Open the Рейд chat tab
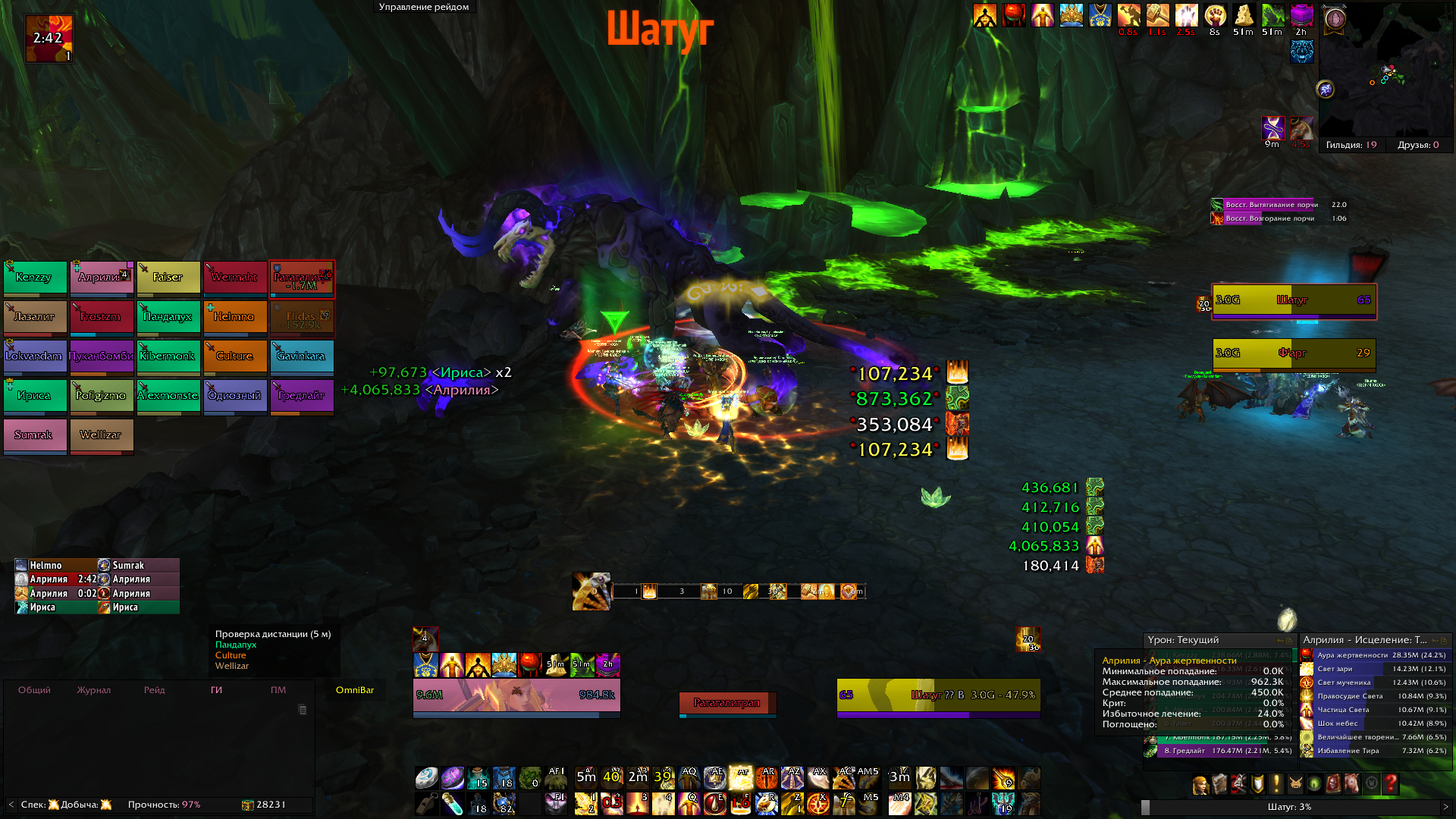Image resolution: width=1456 pixels, height=819 pixels. [x=154, y=690]
